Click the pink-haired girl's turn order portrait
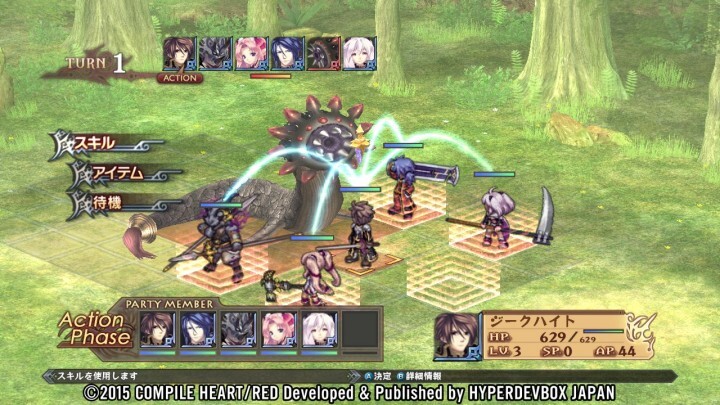720x405 pixels. coord(252,54)
